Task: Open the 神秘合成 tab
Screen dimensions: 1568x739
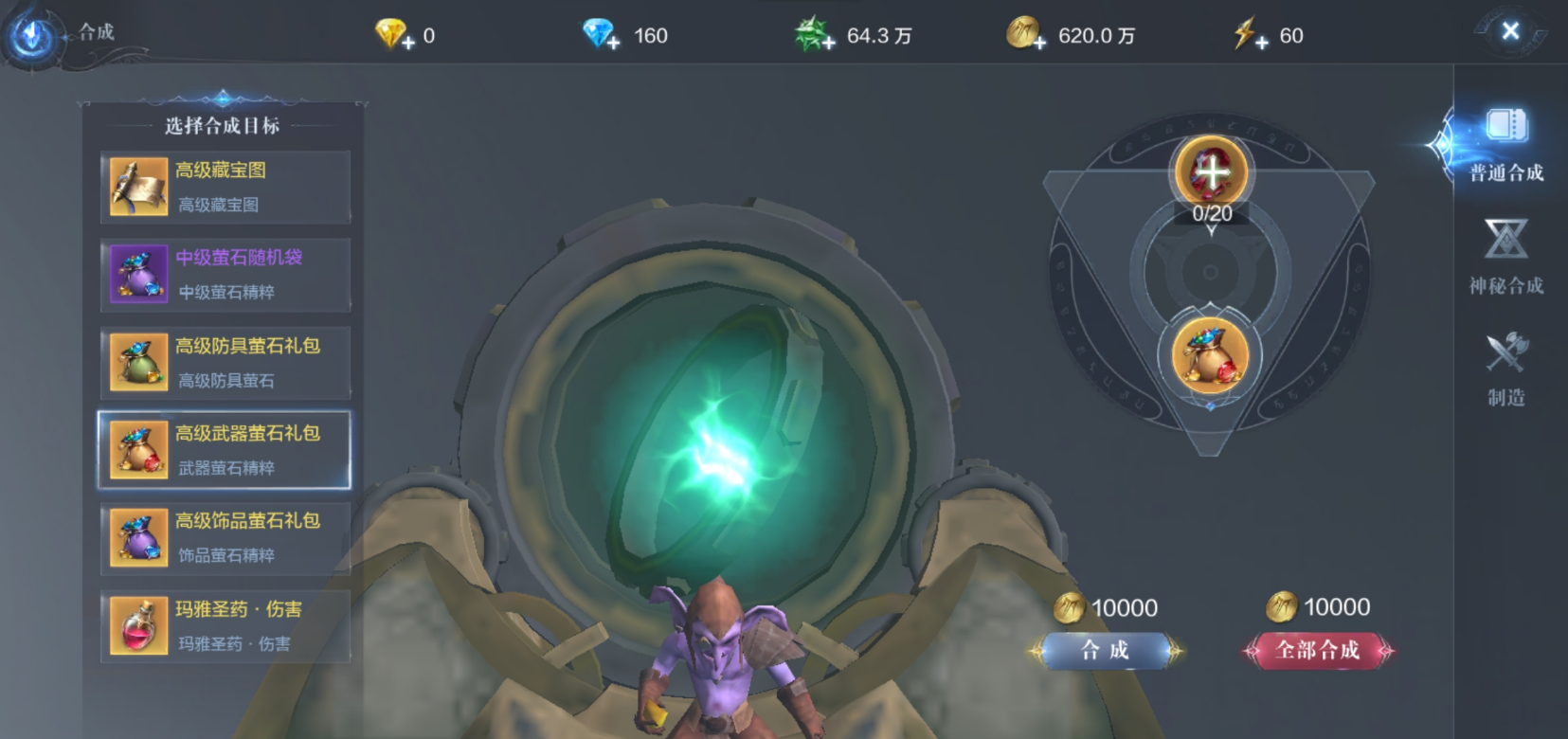Action: pyautogui.click(x=1505, y=257)
